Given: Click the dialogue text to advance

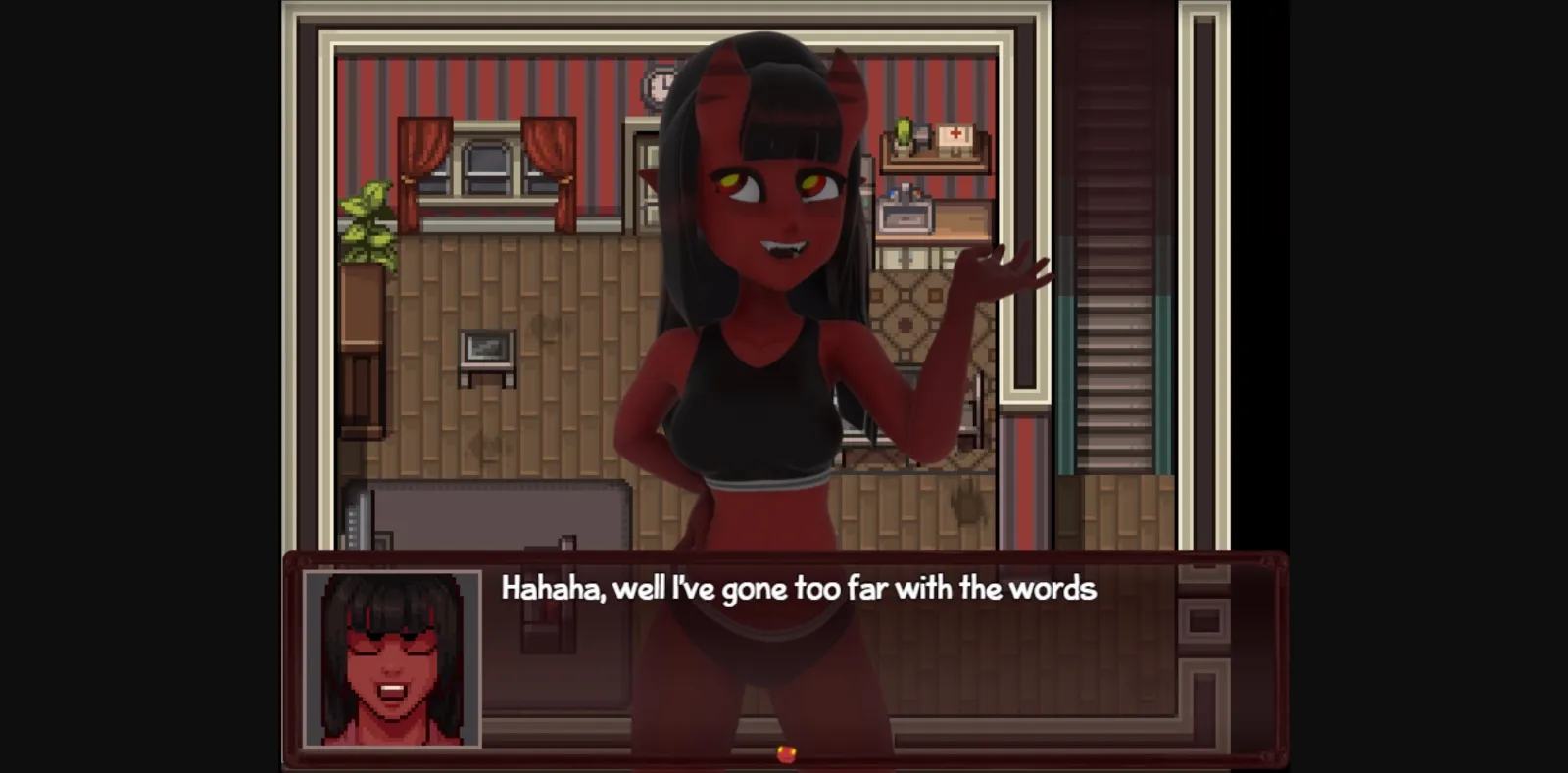Looking at the screenshot, I should coord(799,589).
